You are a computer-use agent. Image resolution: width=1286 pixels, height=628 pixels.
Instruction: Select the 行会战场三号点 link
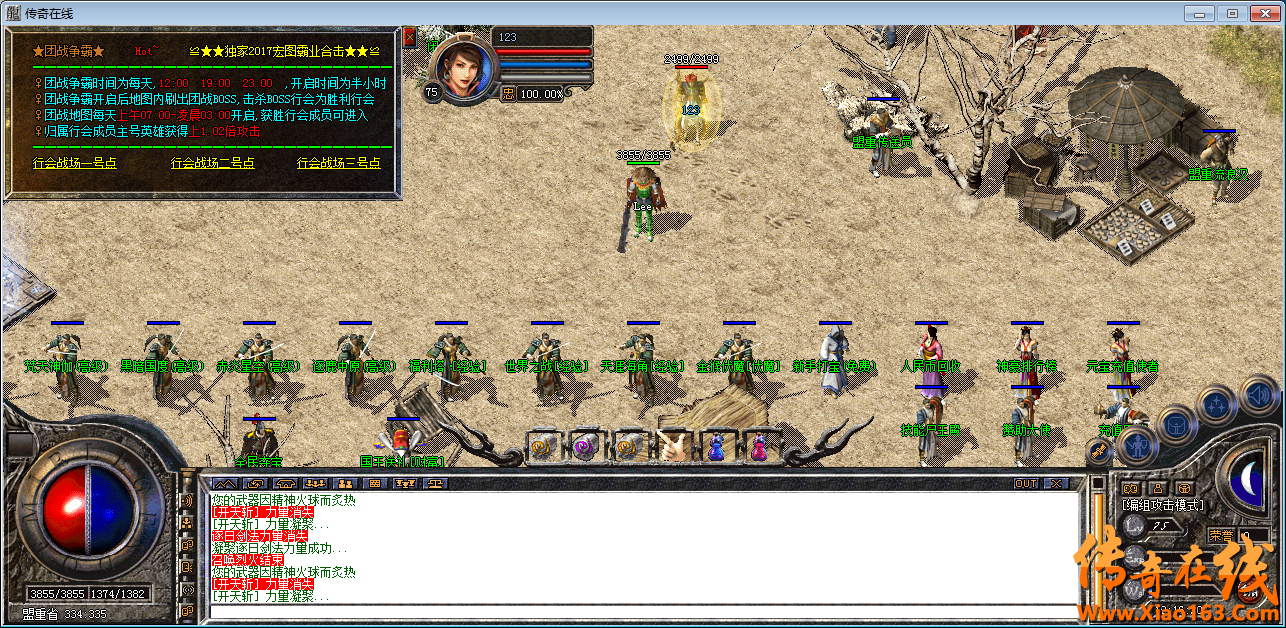coord(338,163)
